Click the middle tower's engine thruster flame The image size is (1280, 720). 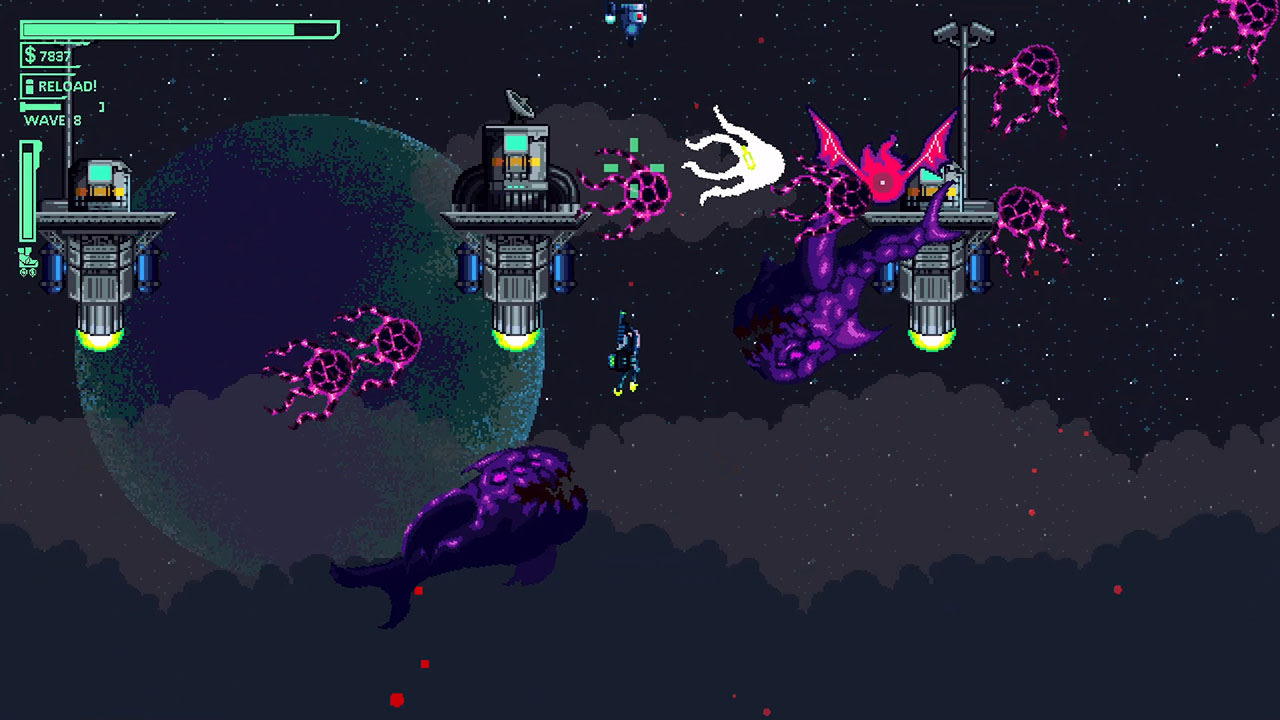pyautogui.click(x=517, y=343)
